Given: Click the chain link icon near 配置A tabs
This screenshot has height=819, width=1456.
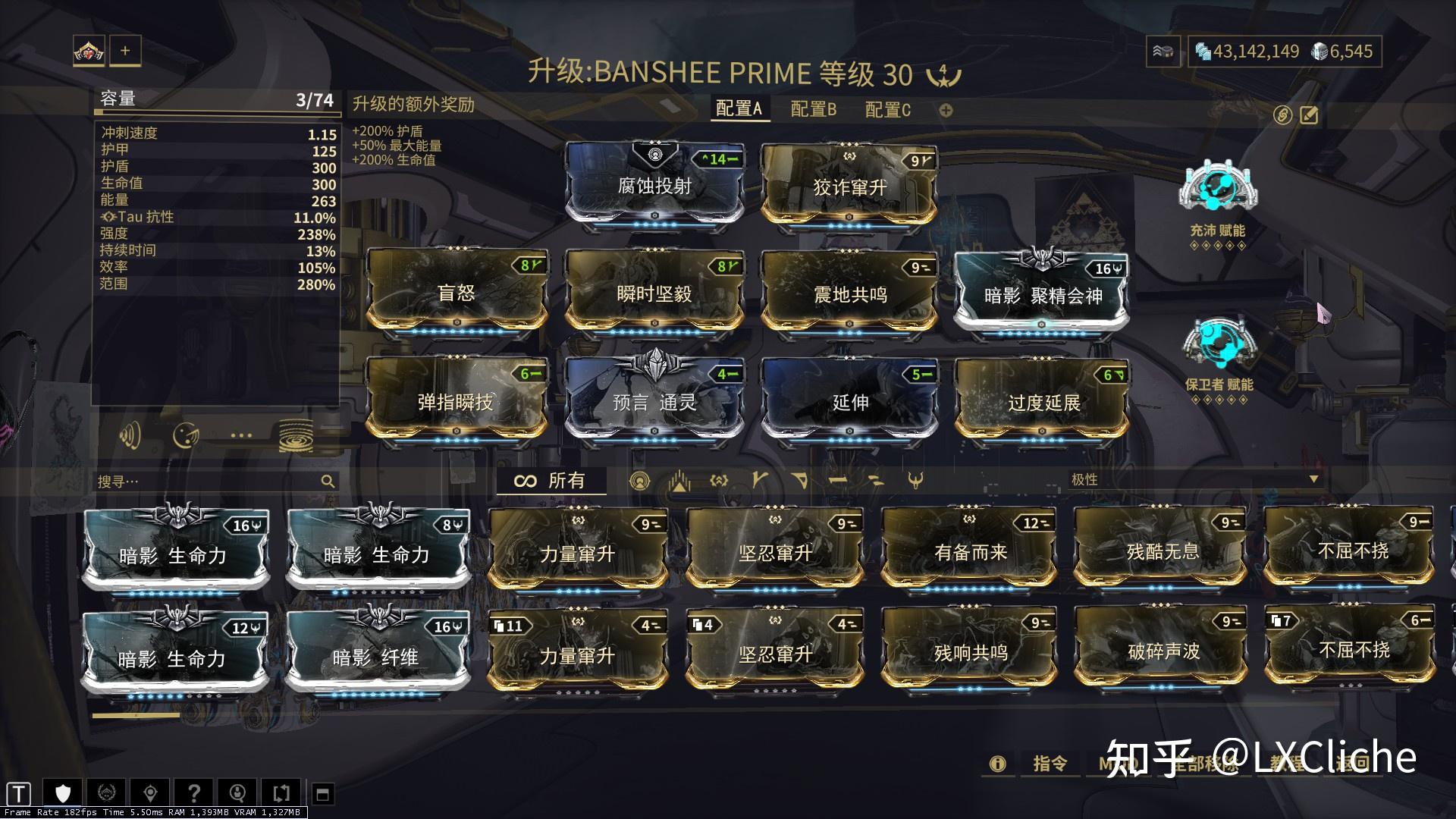Looking at the screenshot, I should point(1283,115).
